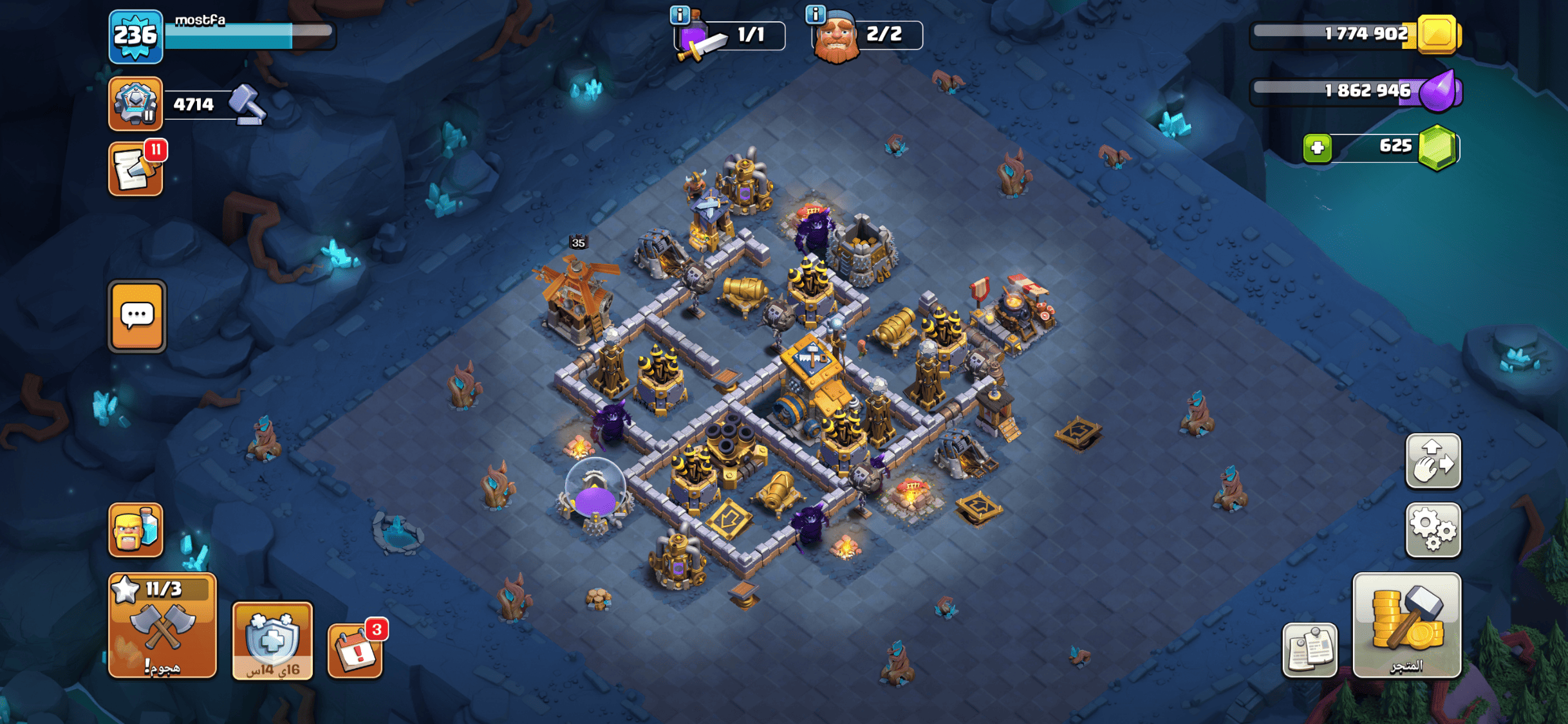The height and width of the screenshot is (724, 1568).
Task: Open the Builder trophies league badge
Action: click(x=135, y=103)
